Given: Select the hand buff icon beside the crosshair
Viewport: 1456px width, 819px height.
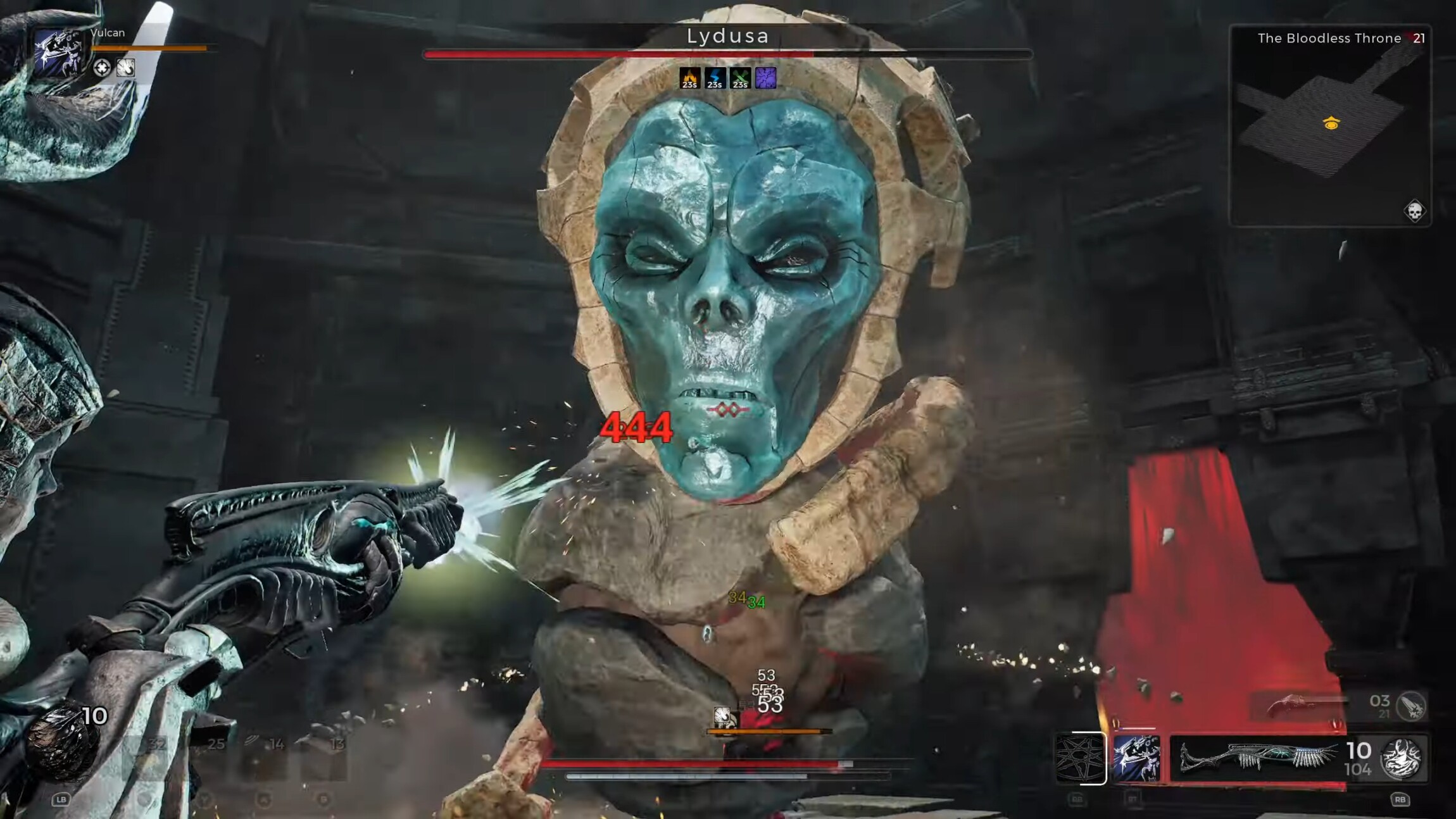Looking at the screenshot, I should tap(125, 68).
